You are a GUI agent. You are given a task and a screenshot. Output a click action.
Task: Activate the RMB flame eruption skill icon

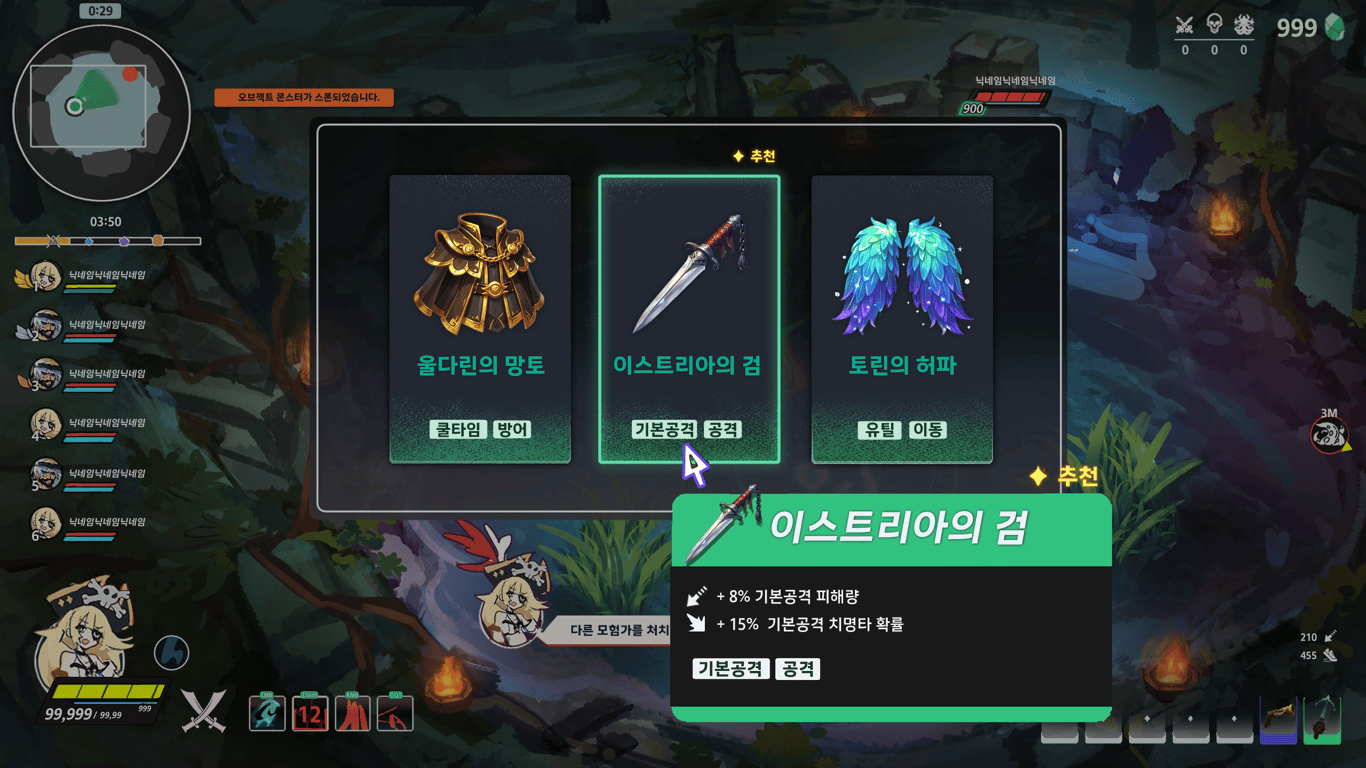pos(353,713)
